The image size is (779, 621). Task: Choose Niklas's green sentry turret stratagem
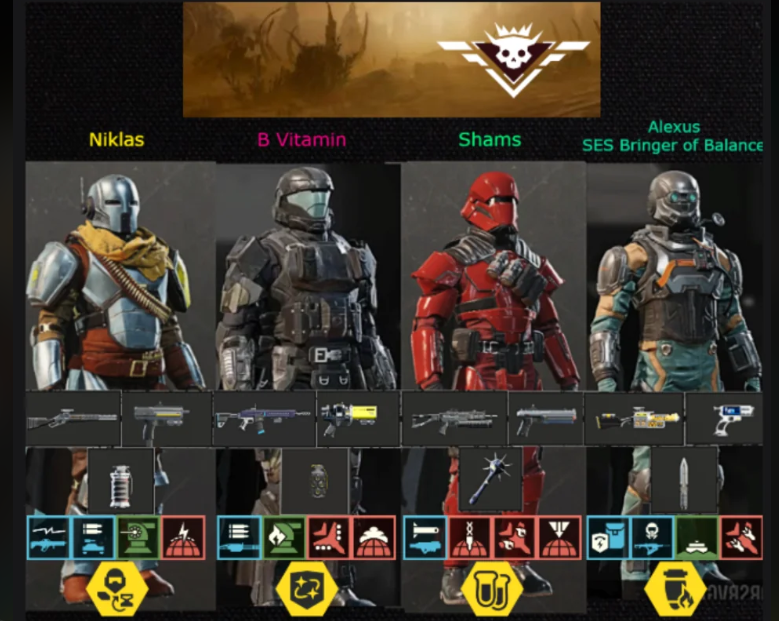point(137,537)
